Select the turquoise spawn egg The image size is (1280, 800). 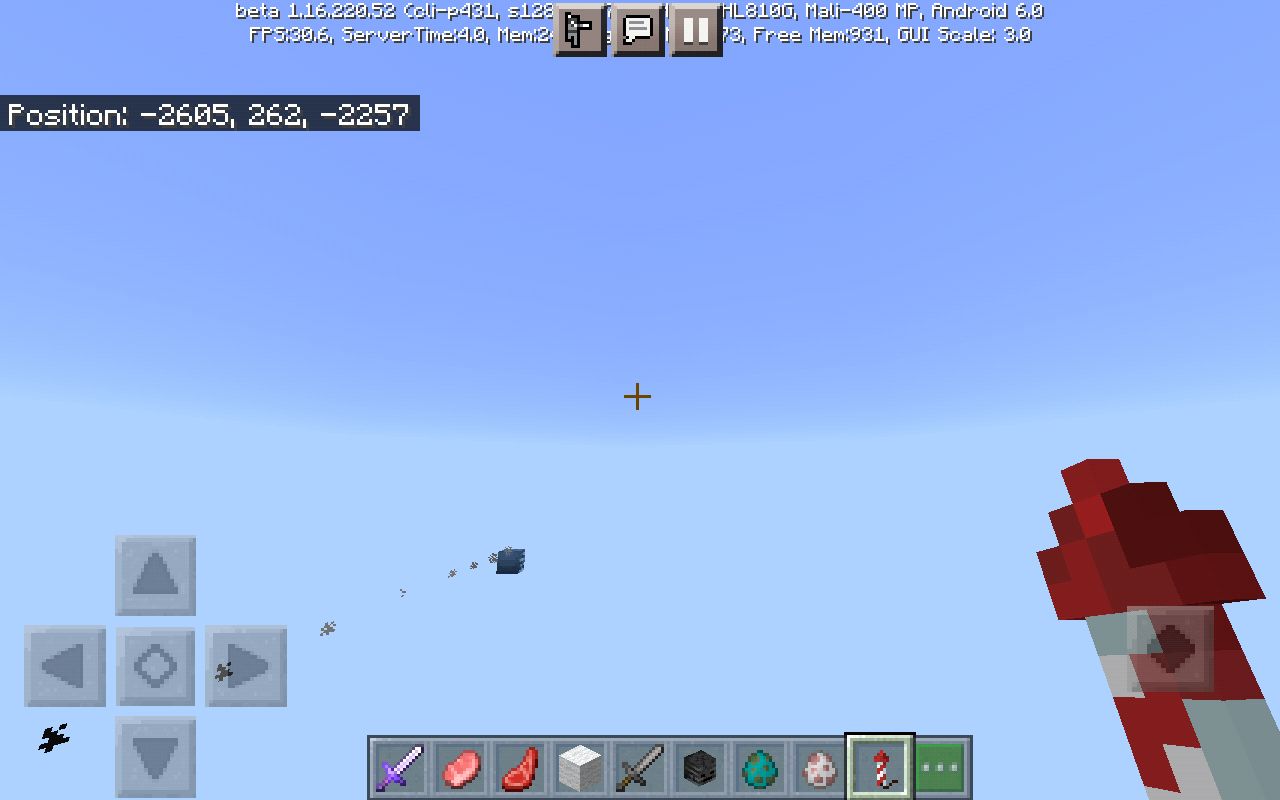[758, 768]
